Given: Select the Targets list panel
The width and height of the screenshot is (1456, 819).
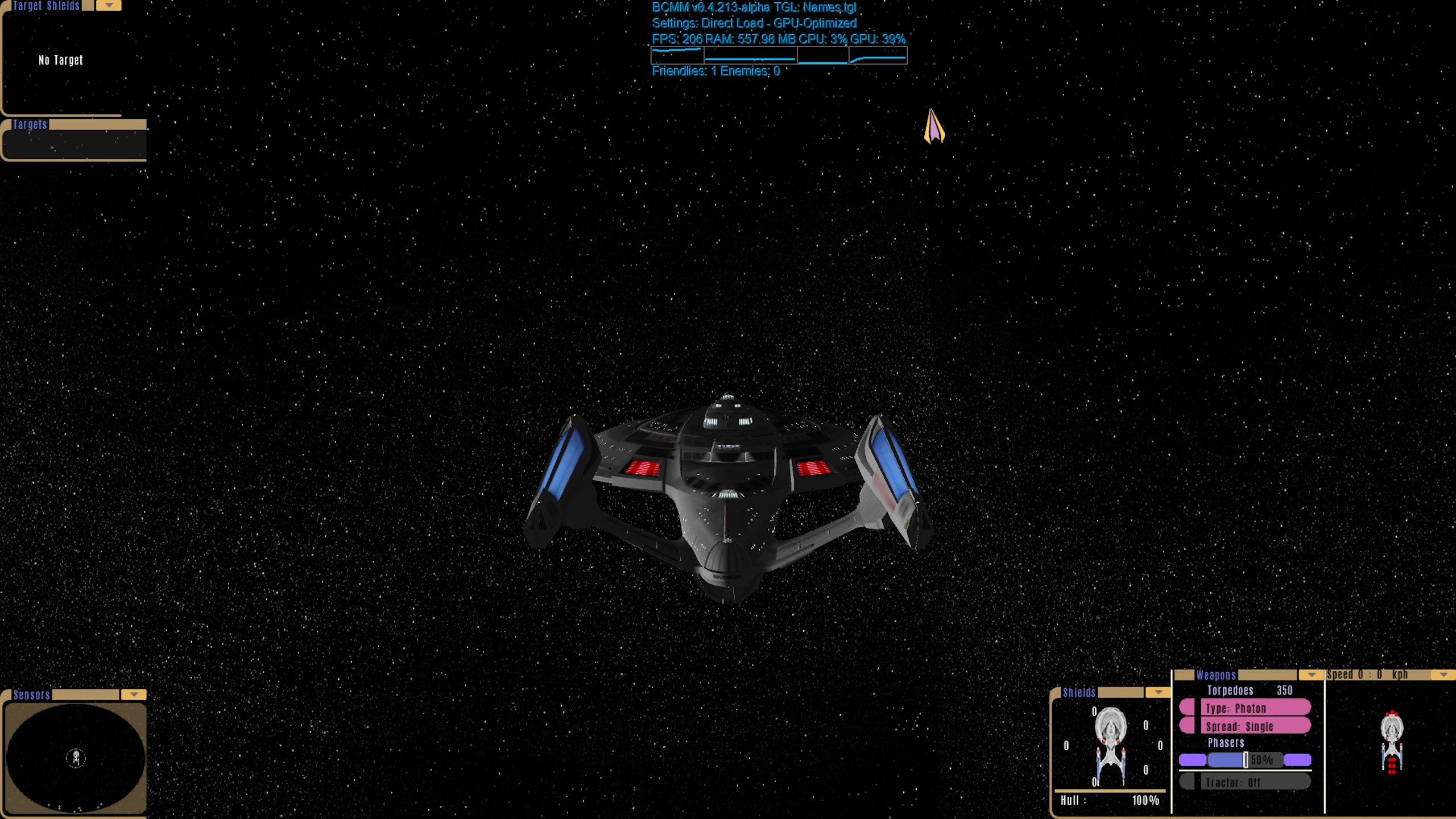Looking at the screenshot, I should point(75,144).
